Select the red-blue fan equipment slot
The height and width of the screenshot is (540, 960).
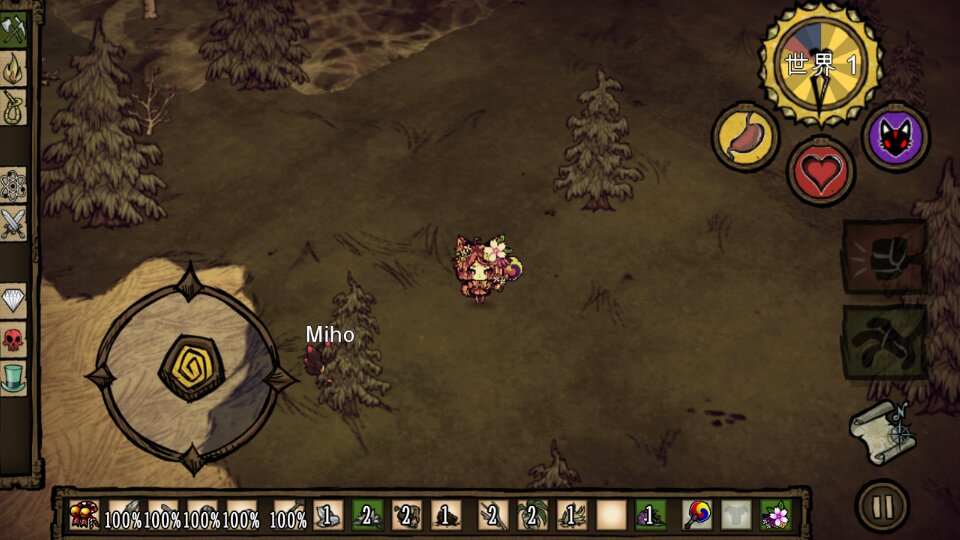[697, 515]
